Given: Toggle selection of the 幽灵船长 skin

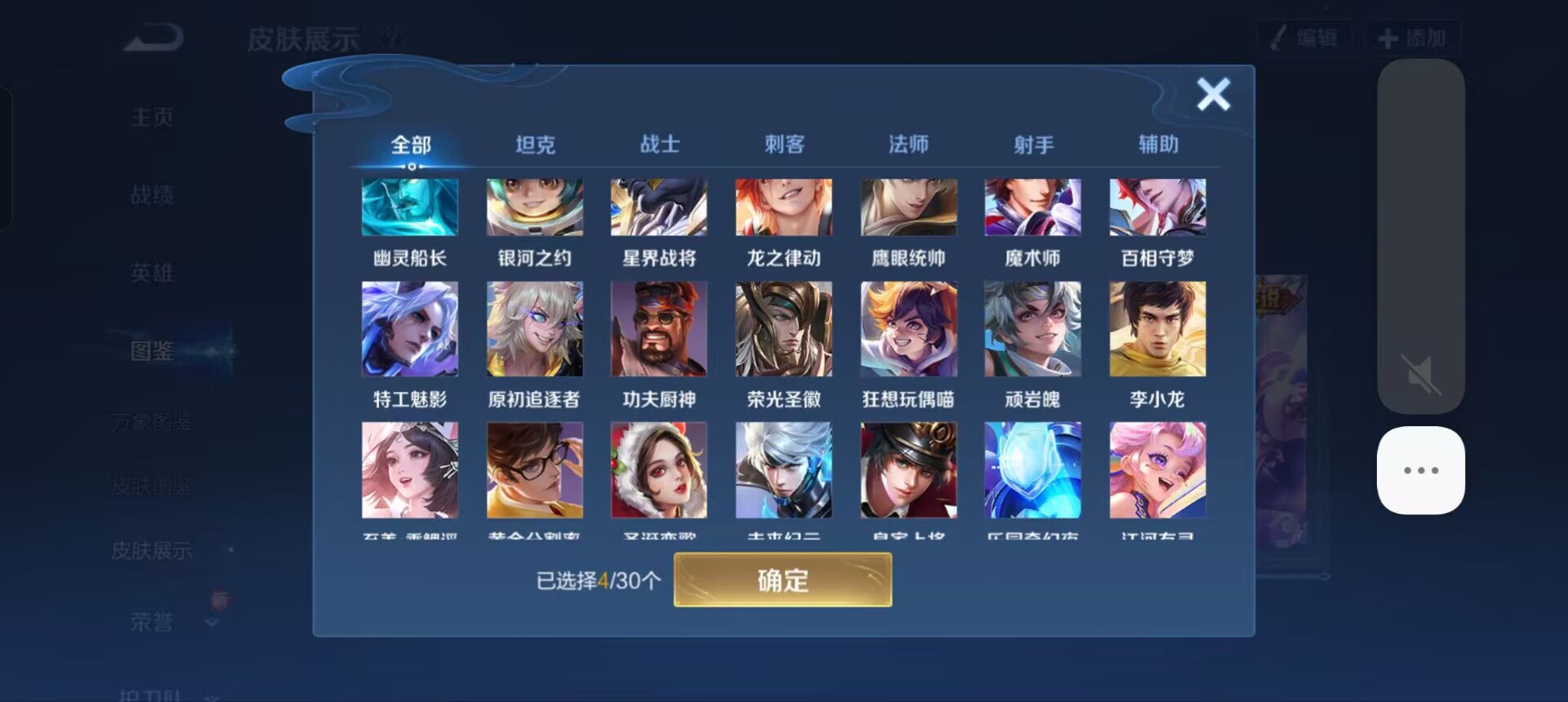Looking at the screenshot, I should tap(410, 207).
